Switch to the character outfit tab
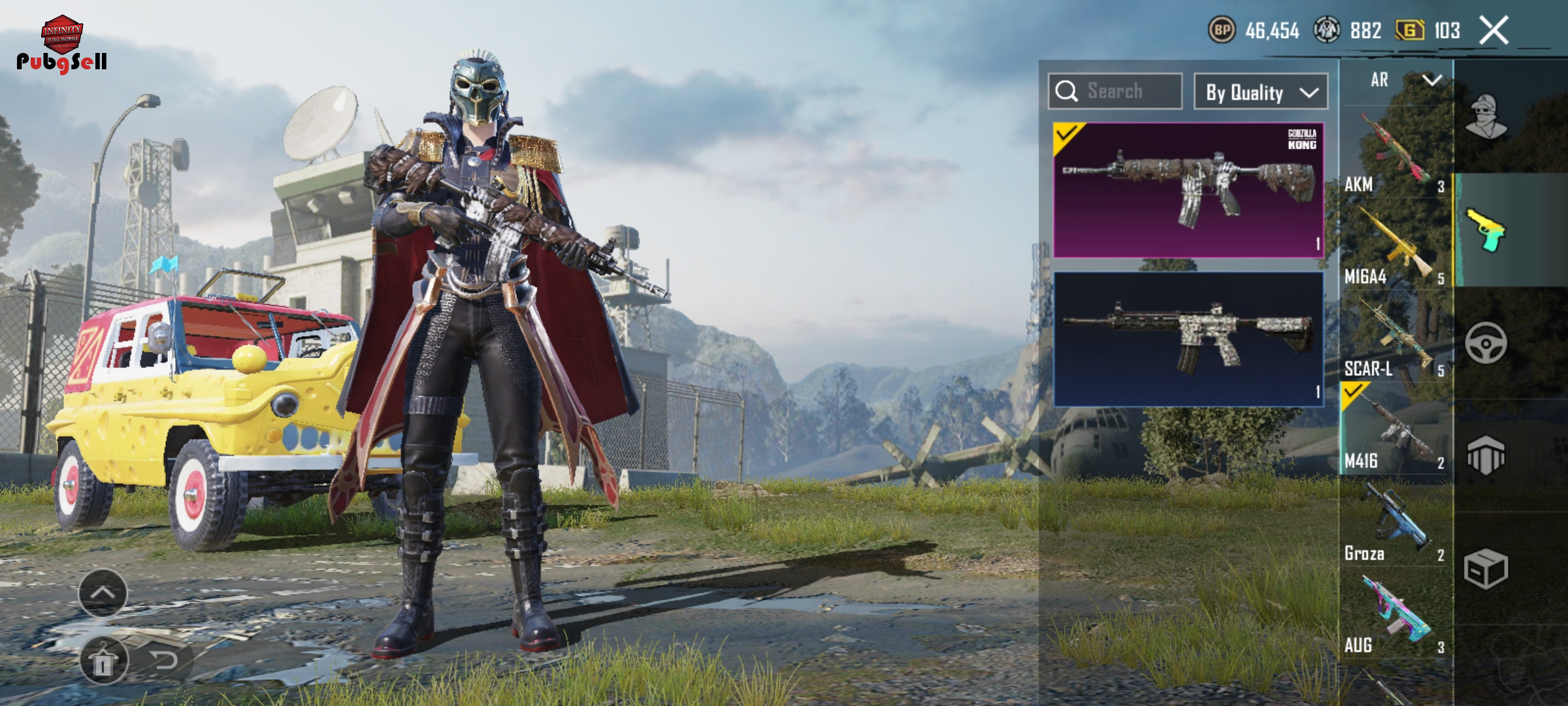The height and width of the screenshot is (706, 1568). (1486, 116)
